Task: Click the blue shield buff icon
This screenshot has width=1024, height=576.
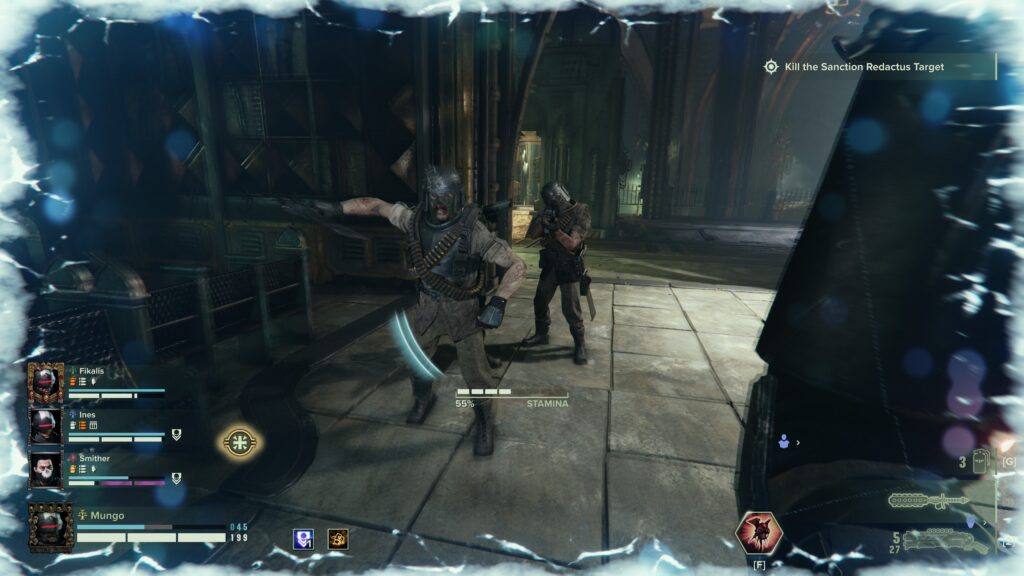Action: click(304, 539)
